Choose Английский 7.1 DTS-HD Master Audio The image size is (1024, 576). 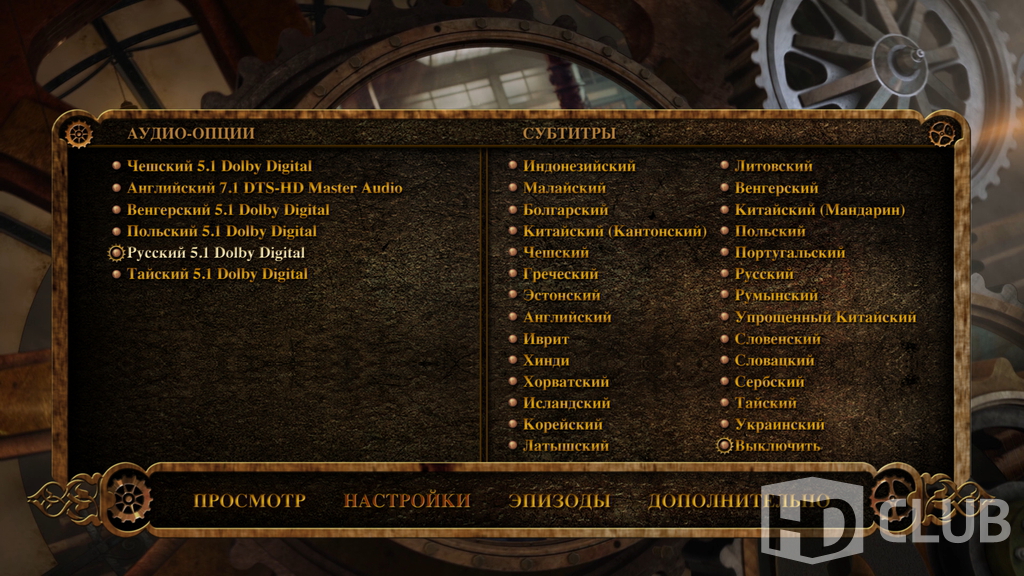tap(264, 188)
